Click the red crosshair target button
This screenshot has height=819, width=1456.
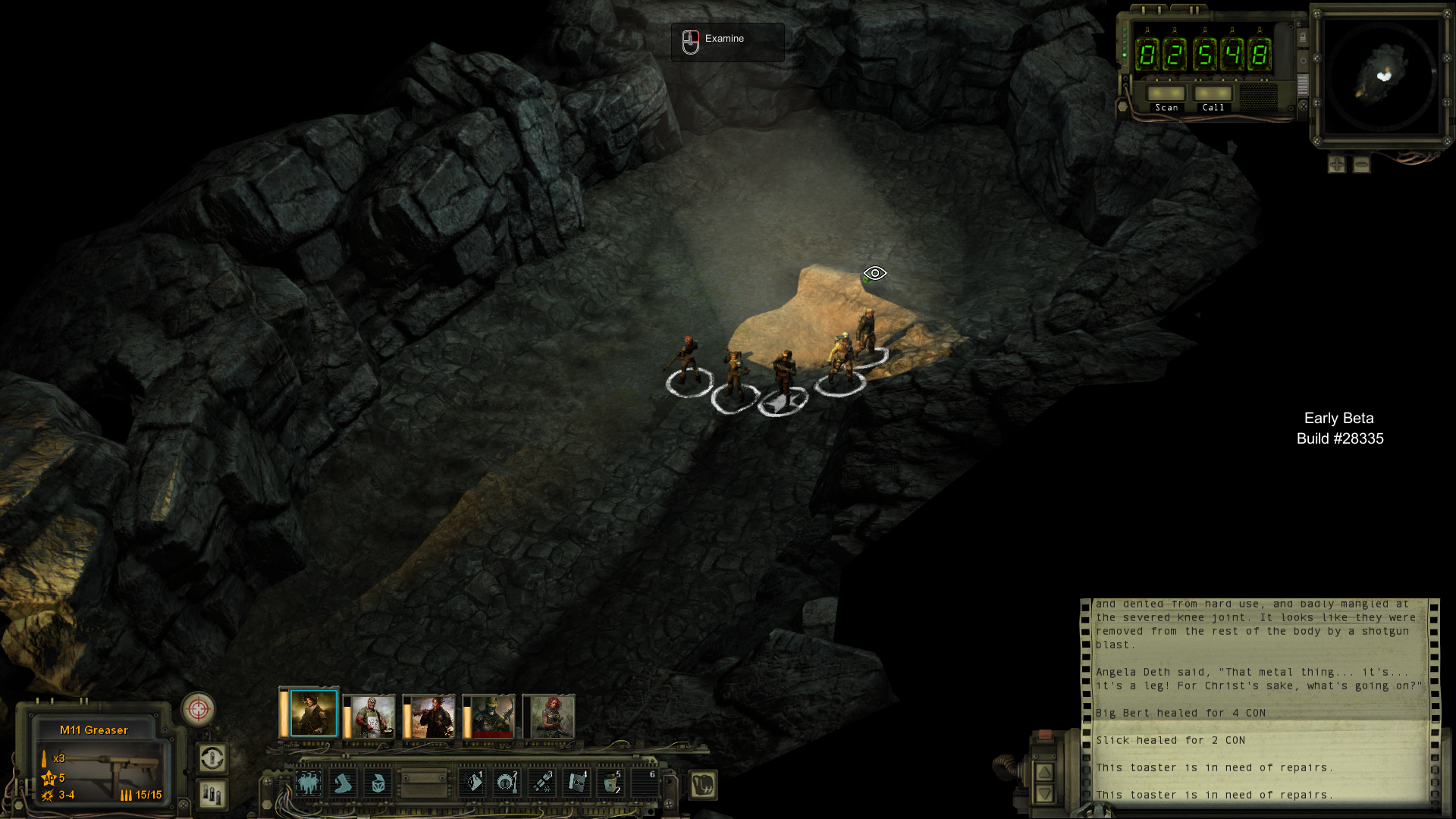click(198, 710)
